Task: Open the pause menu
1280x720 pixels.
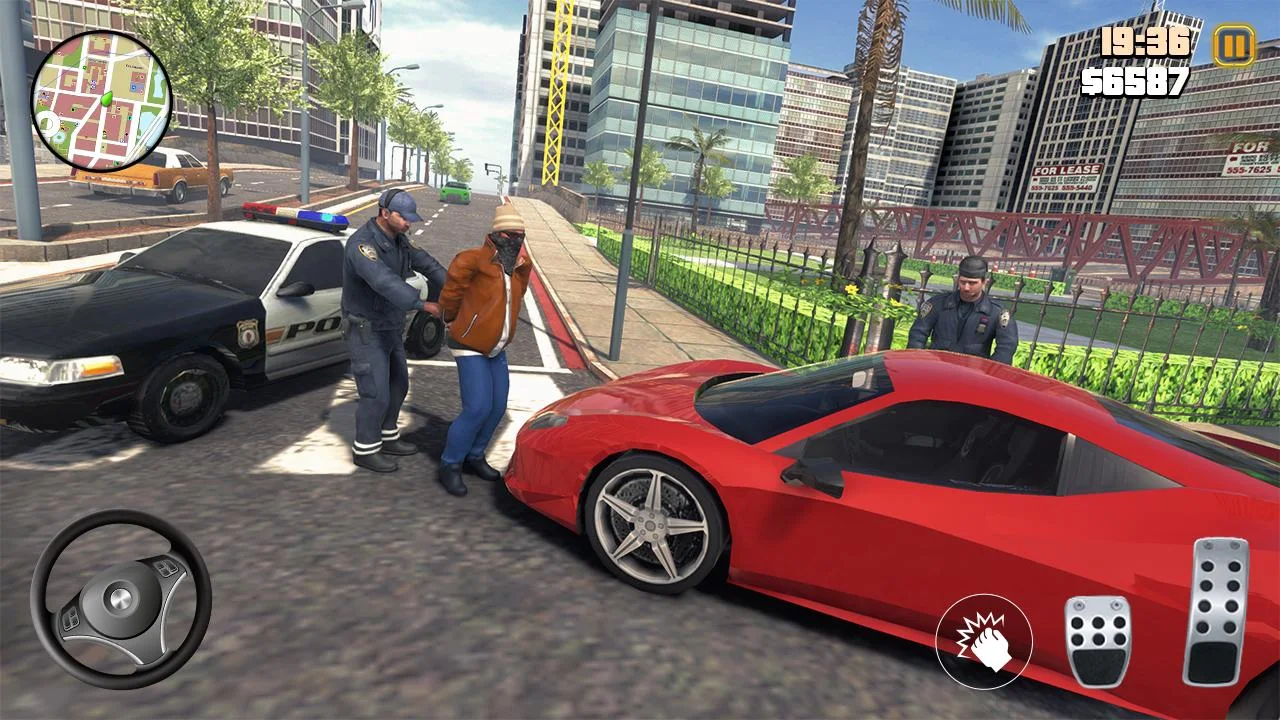Action: coord(1232,46)
